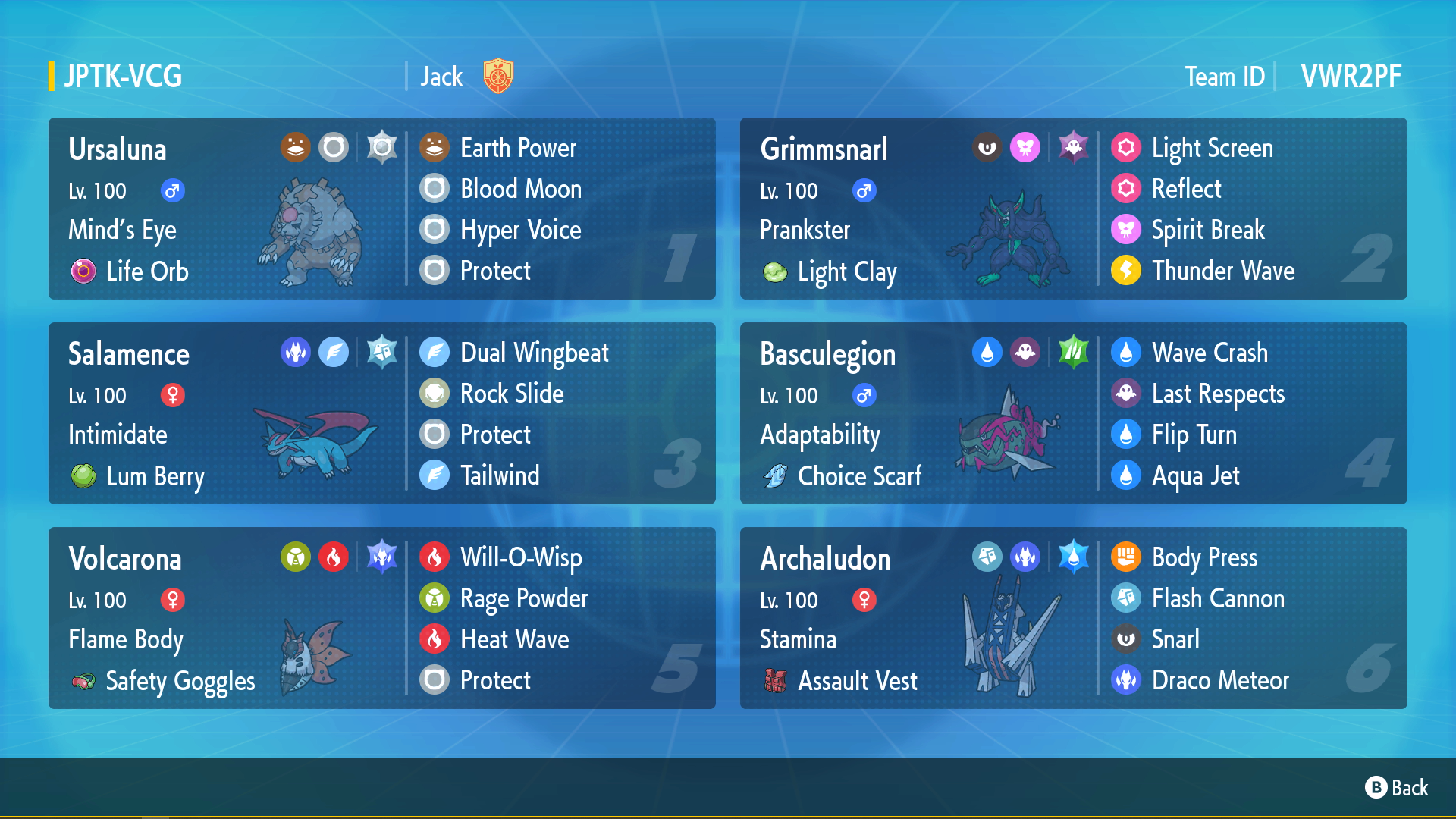
Task: Select the Basculegion team card
Action: pos(1073,413)
